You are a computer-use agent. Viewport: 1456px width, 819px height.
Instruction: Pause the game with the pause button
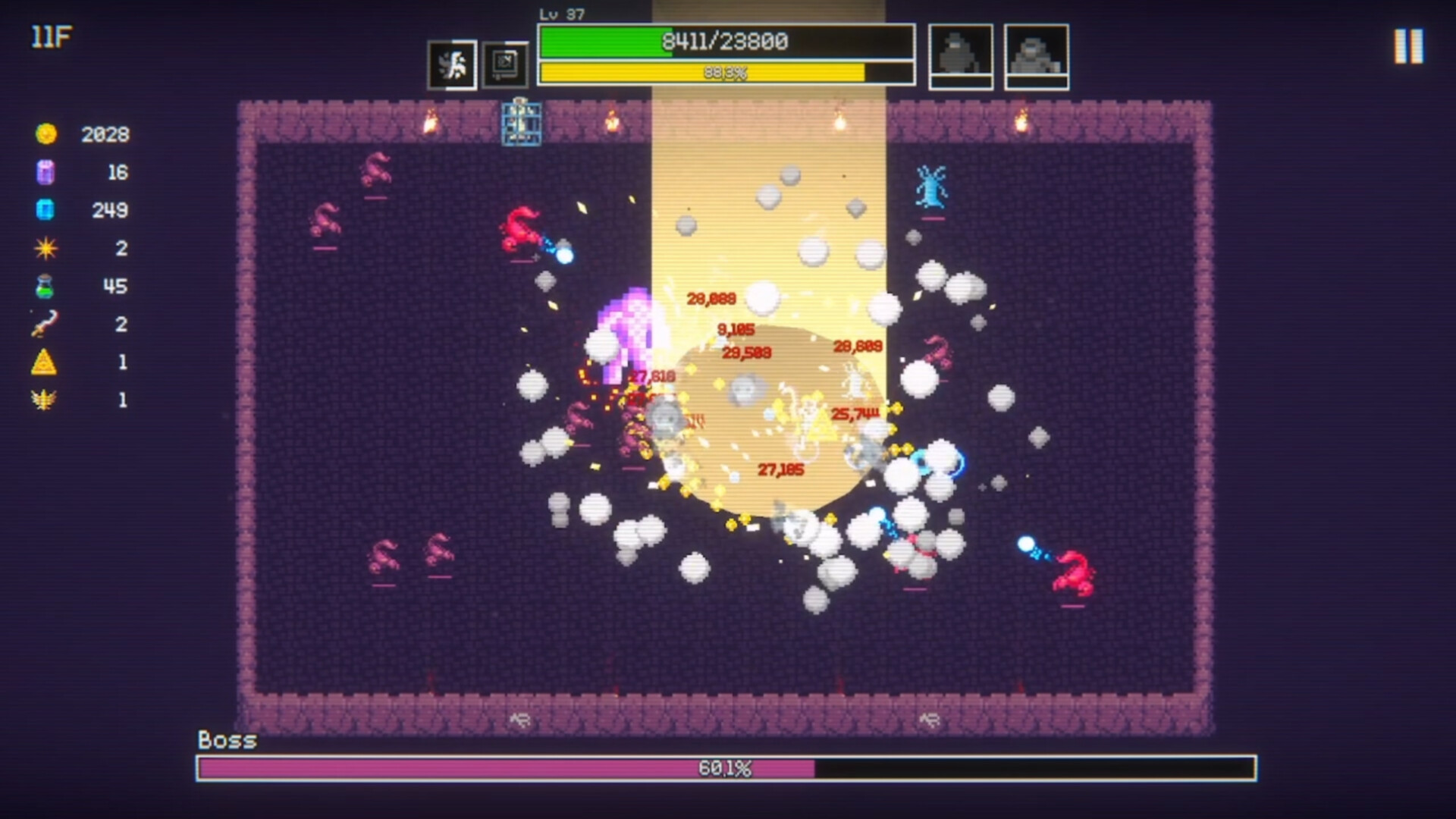click(x=1408, y=47)
